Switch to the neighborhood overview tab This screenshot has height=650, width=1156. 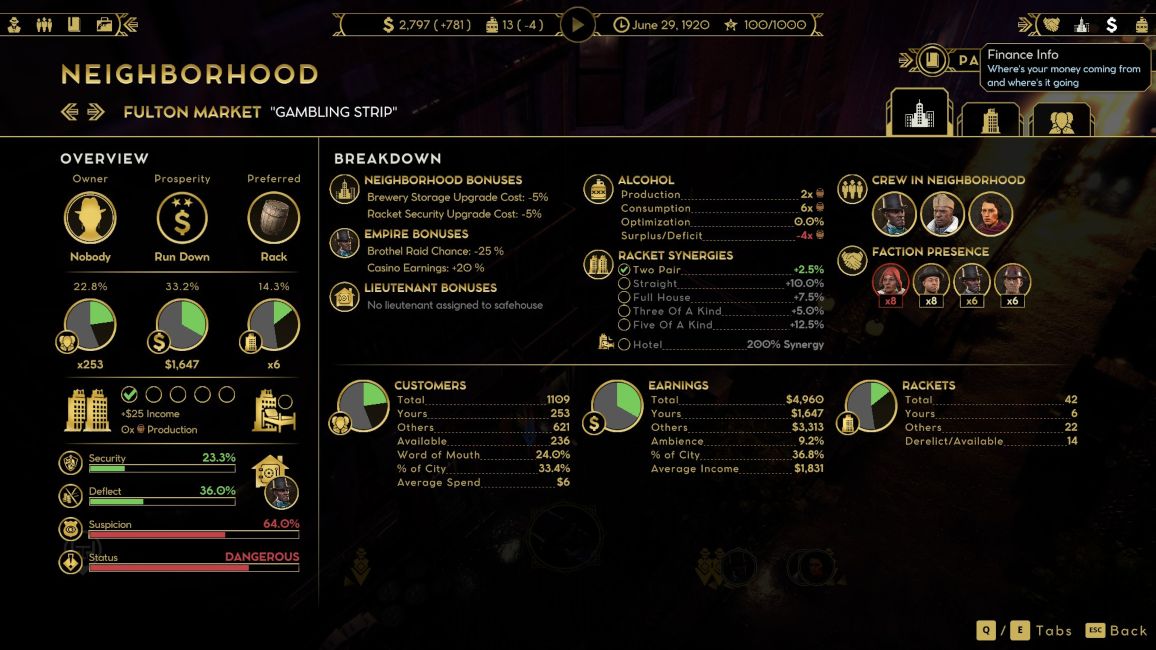pyautogui.click(x=919, y=115)
